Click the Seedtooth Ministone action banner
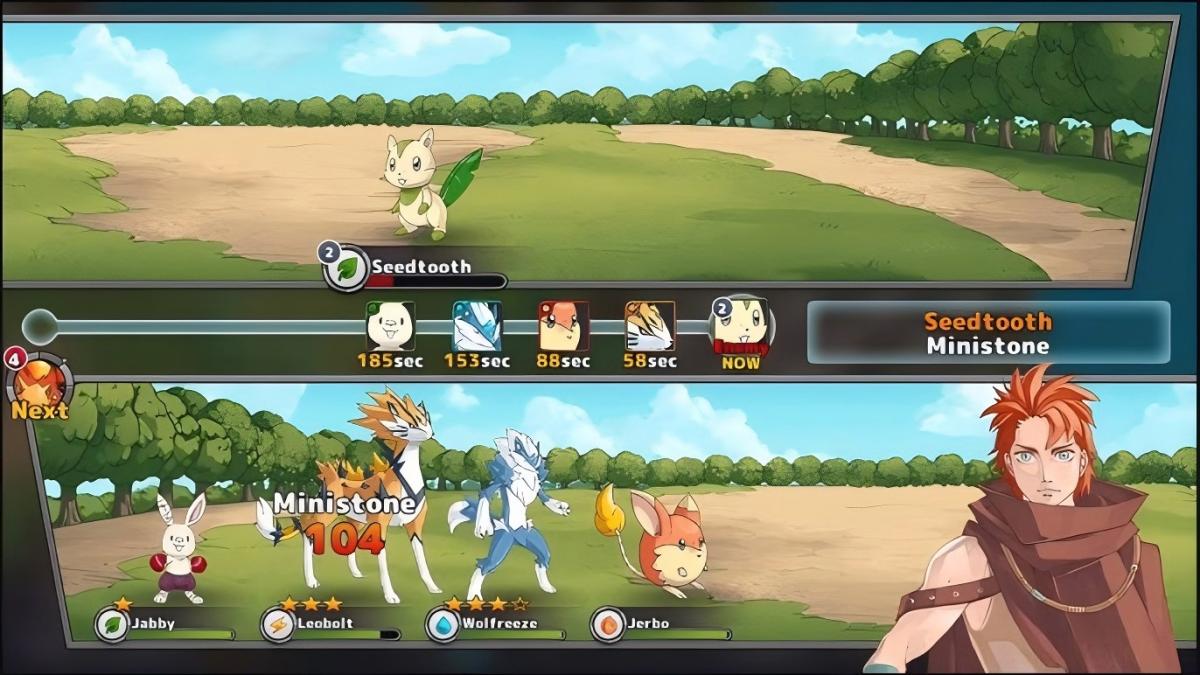 988,333
